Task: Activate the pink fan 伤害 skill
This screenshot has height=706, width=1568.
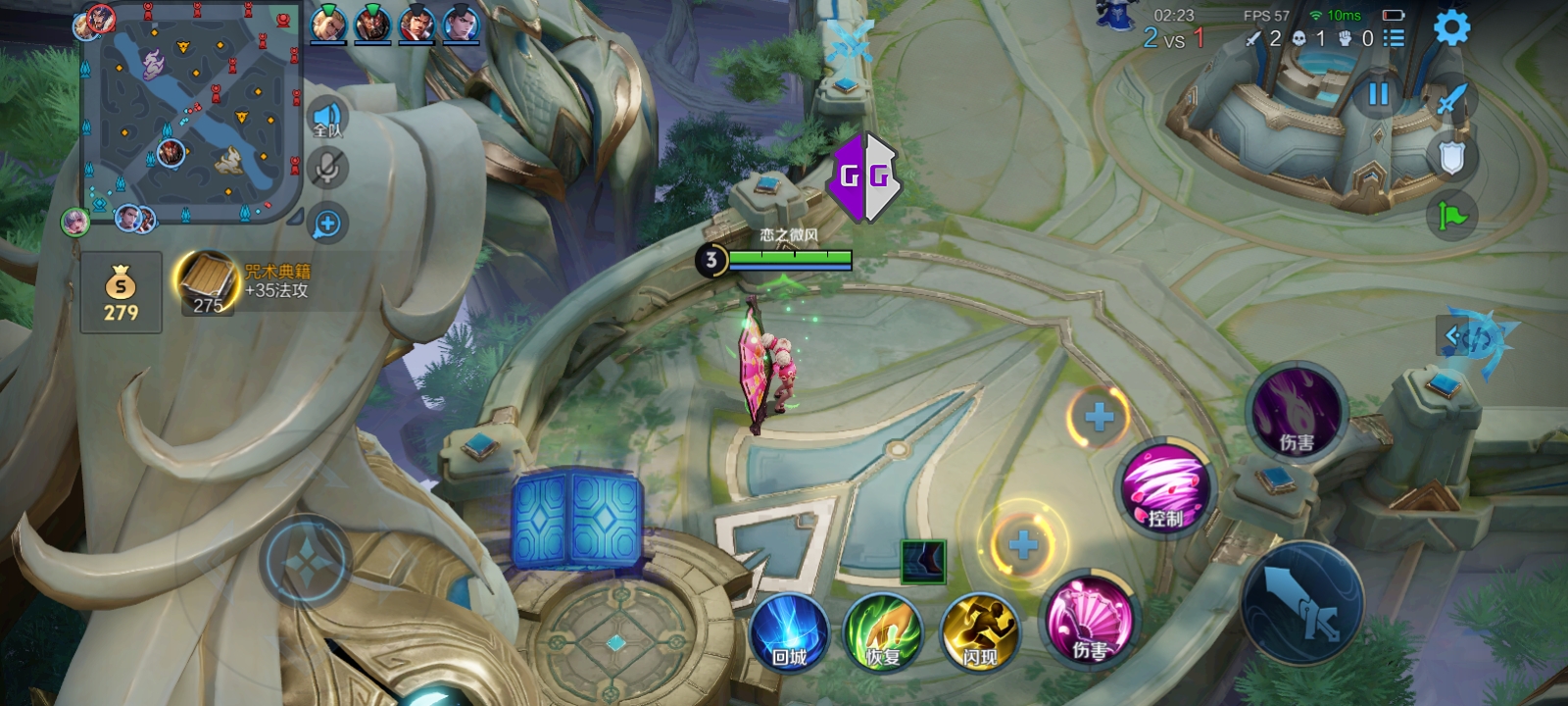Action: pos(1088,621)
